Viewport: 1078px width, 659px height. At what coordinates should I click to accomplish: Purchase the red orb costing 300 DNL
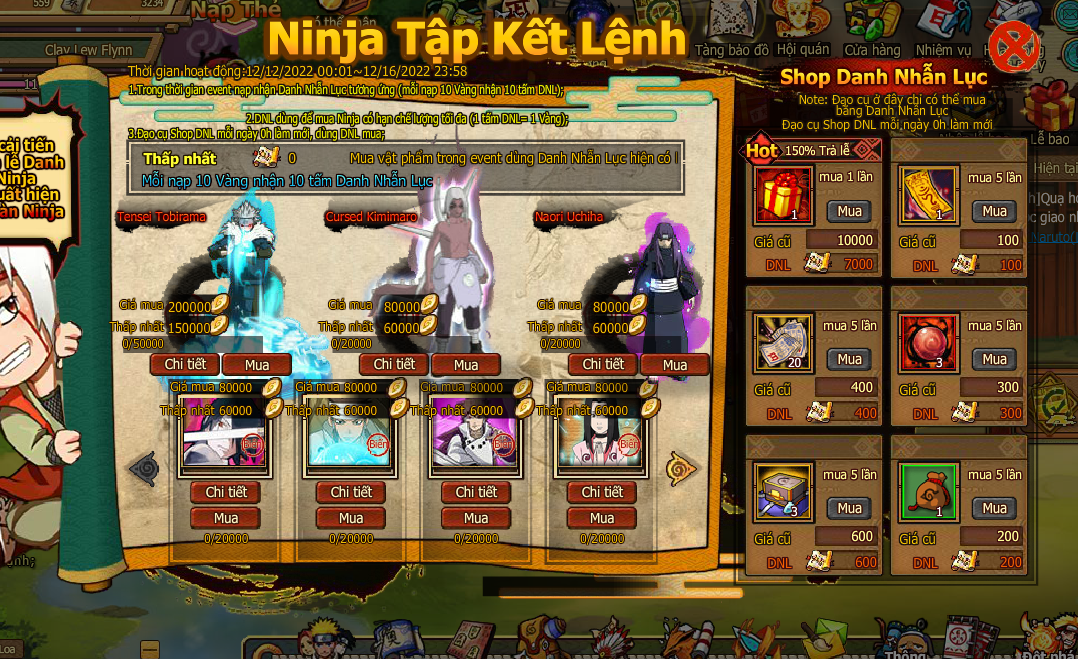994,359
